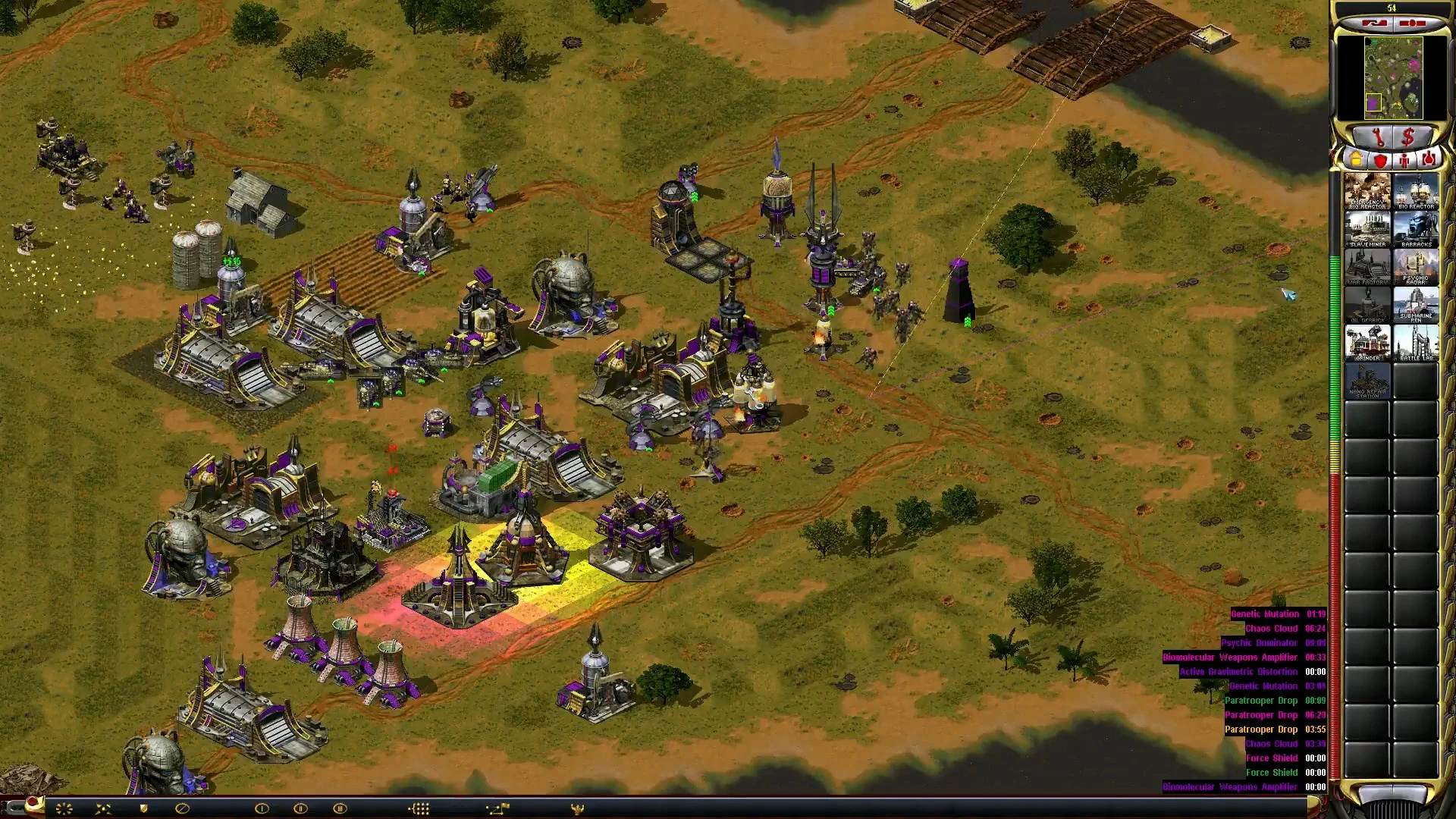
Task: Queue a Slave Miner
Action: 1367,229
